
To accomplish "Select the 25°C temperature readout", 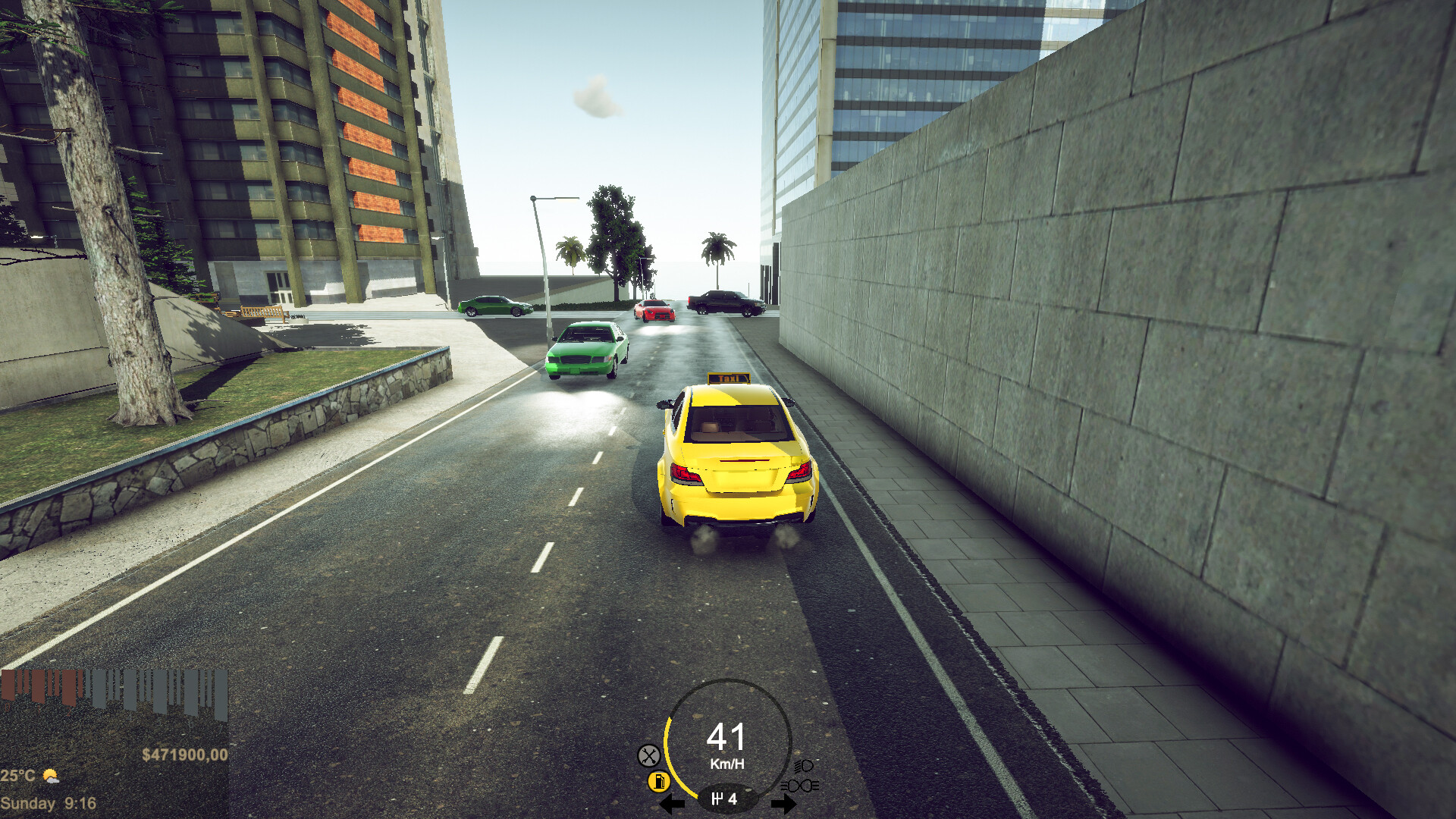I will (17, 776).
